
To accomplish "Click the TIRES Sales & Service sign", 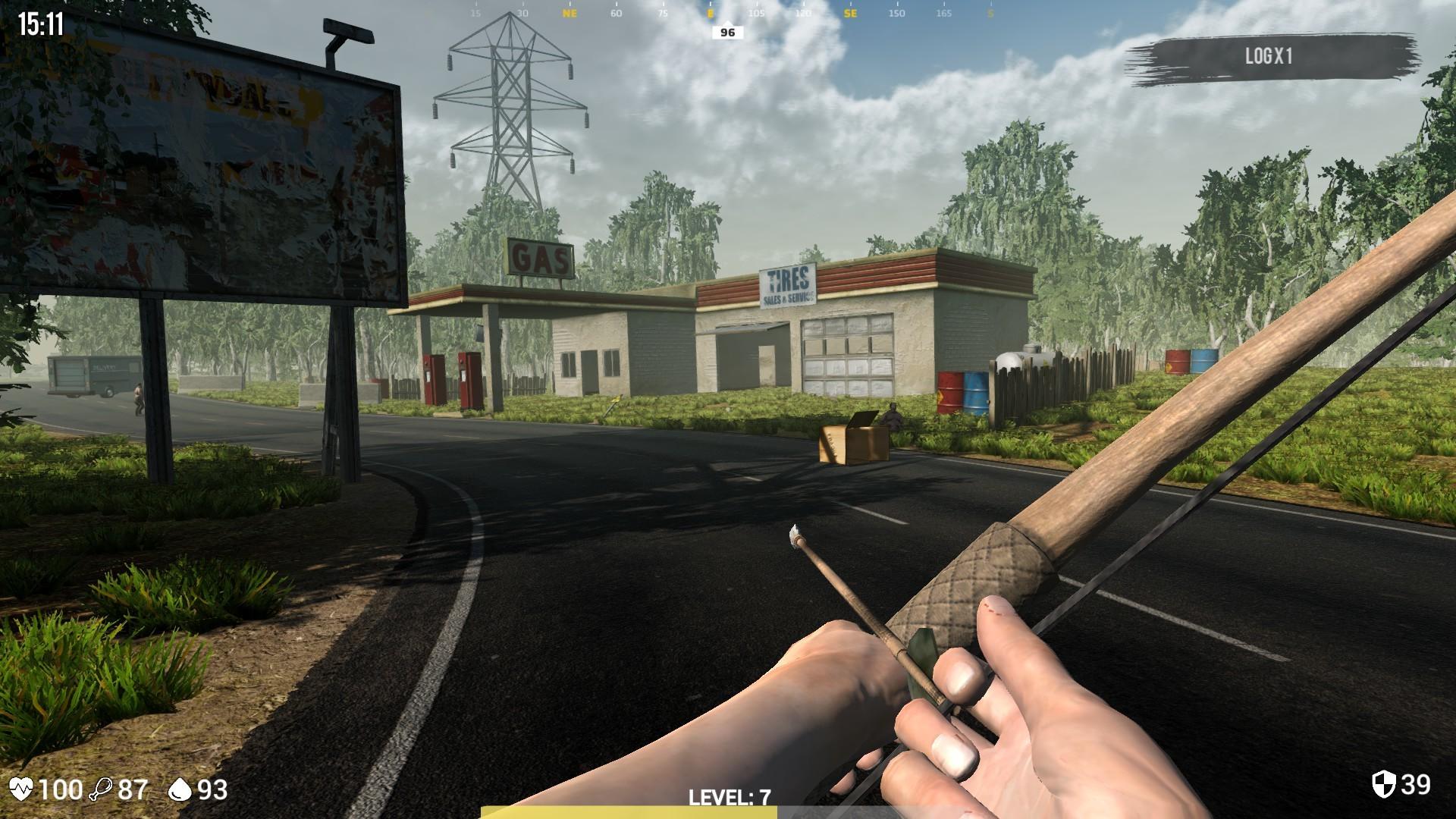I will (x=787, y=285).
